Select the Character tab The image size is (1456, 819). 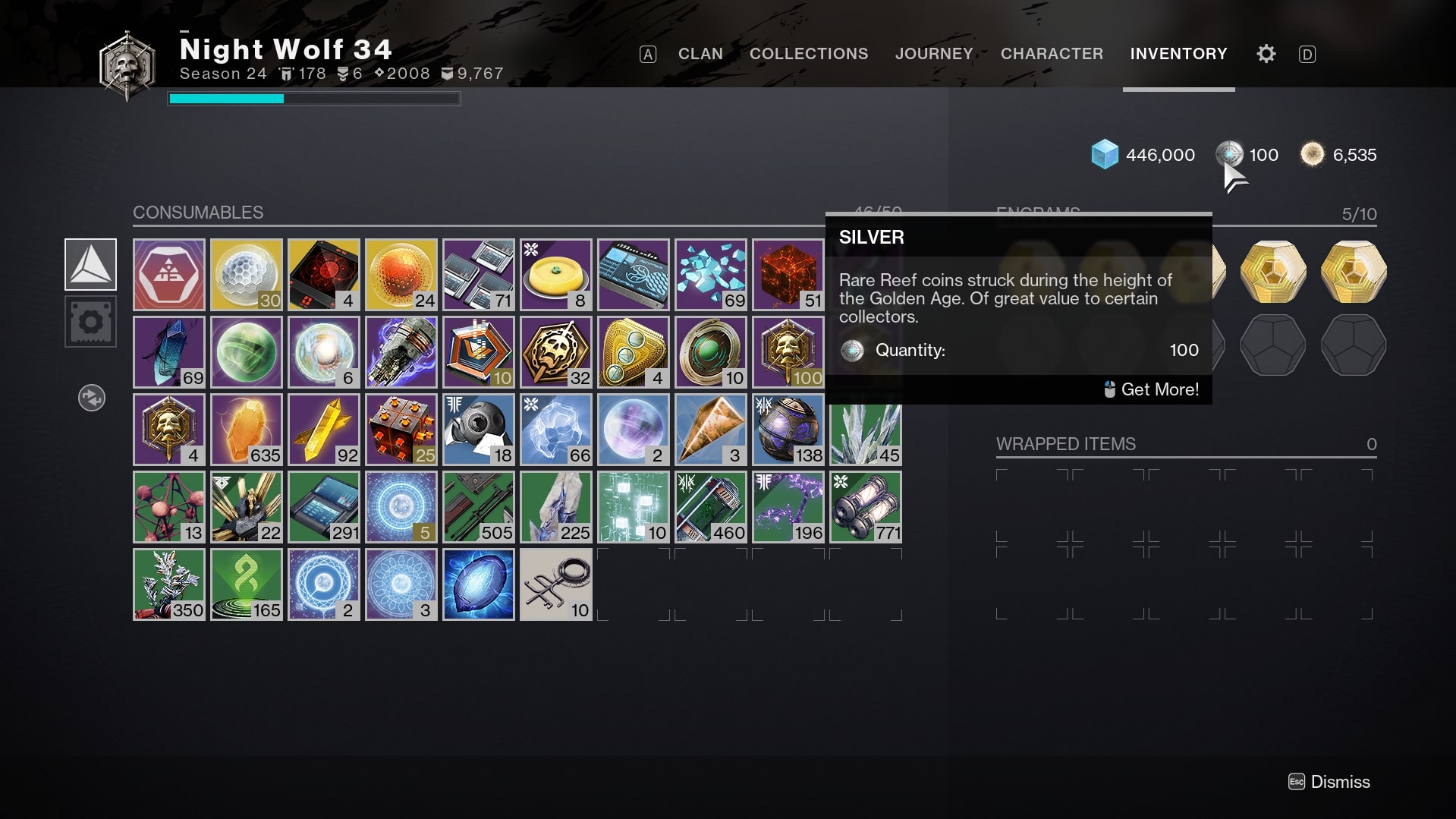(x=1051, y=54)
